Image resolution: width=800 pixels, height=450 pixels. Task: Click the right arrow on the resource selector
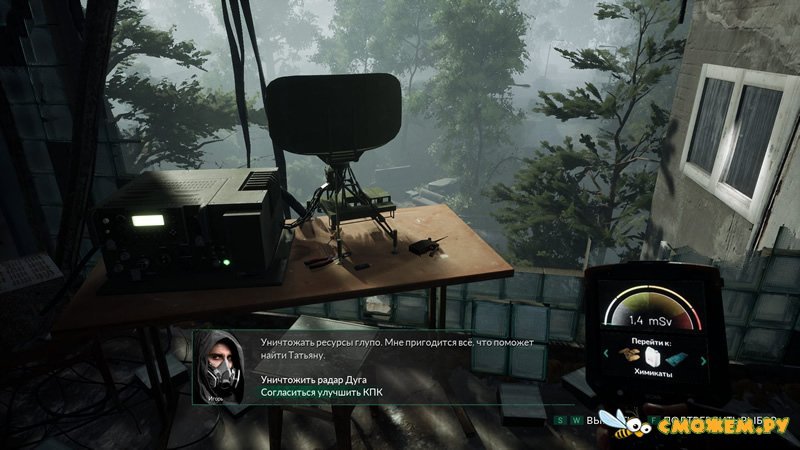[703, 360]
